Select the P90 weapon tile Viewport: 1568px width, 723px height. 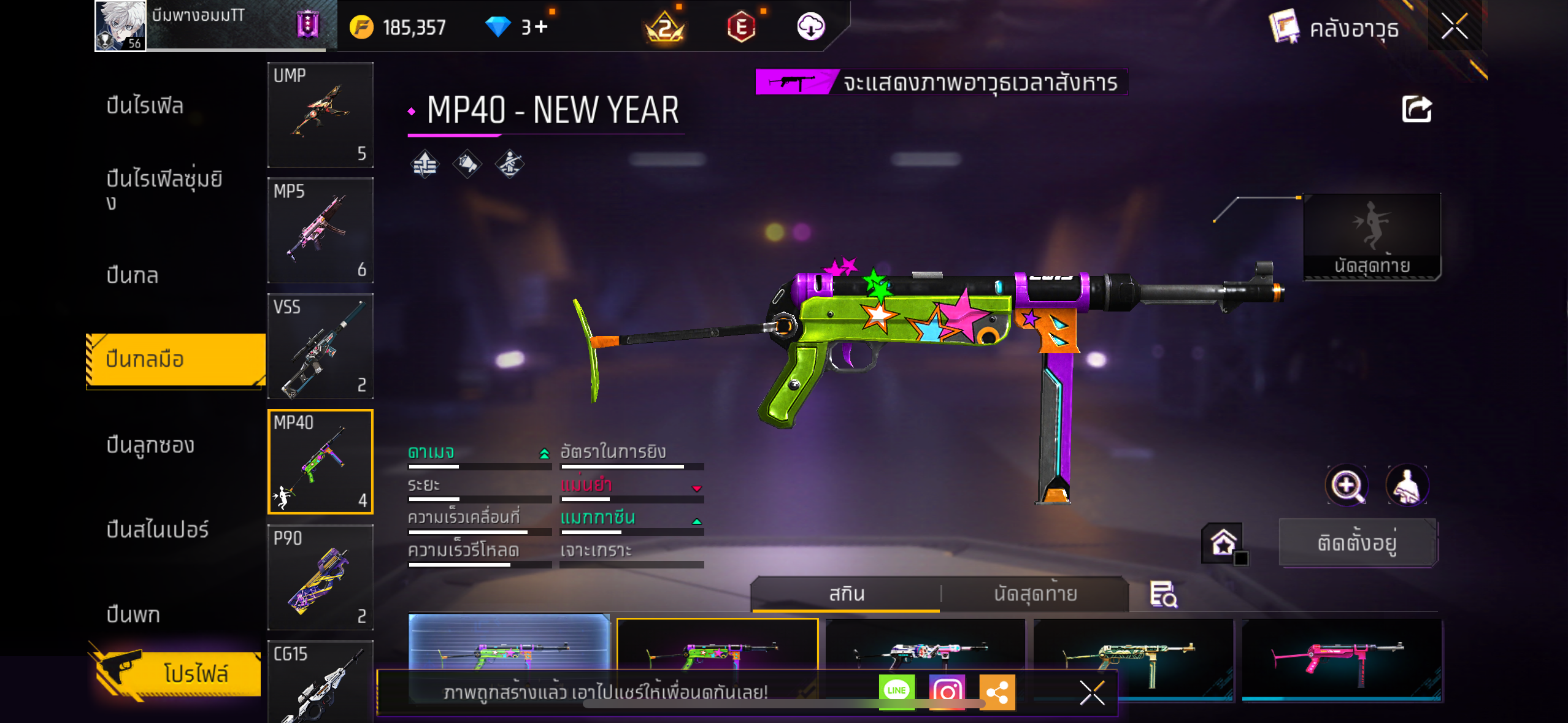320,577
